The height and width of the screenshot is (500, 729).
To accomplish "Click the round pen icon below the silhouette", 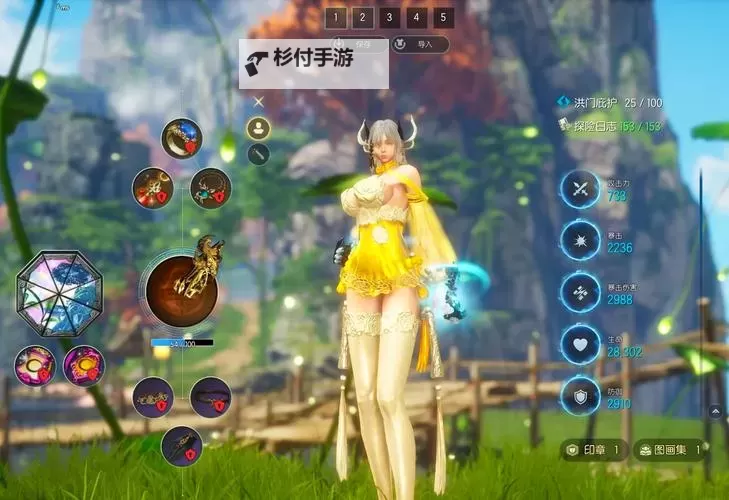I will (x=258, y=154).
